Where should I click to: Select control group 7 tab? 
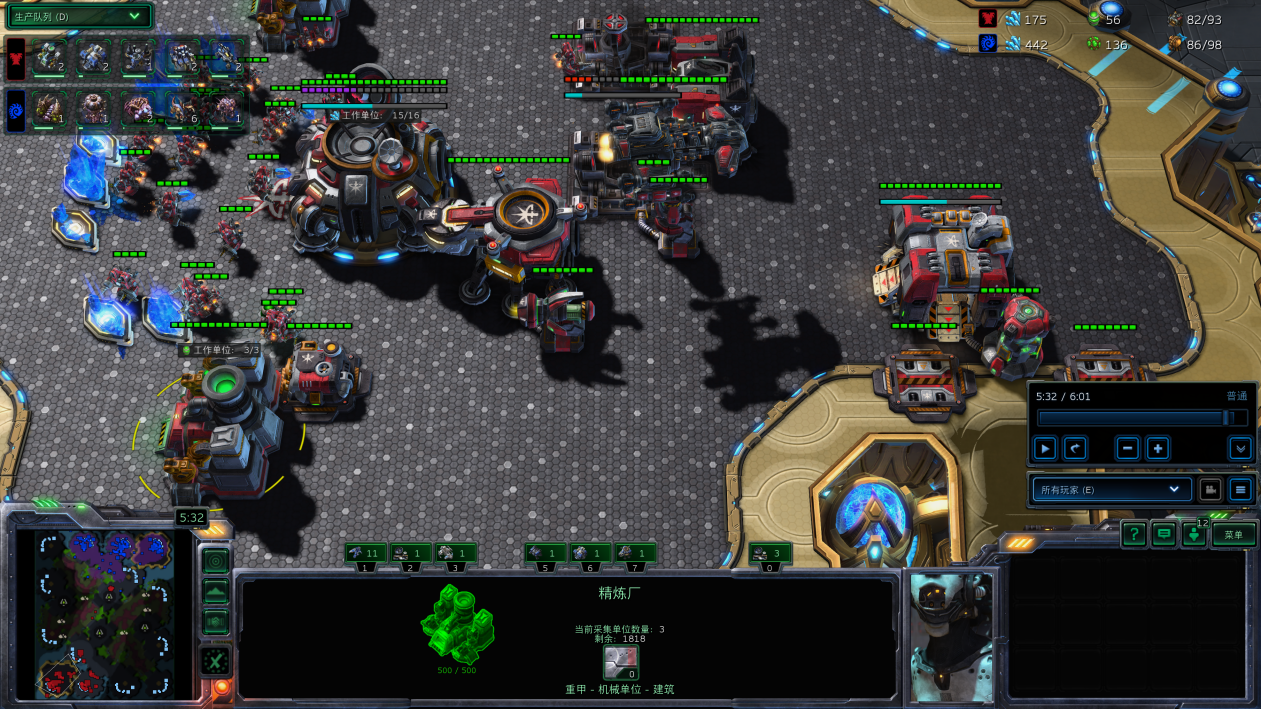click(x=635, y=553)
